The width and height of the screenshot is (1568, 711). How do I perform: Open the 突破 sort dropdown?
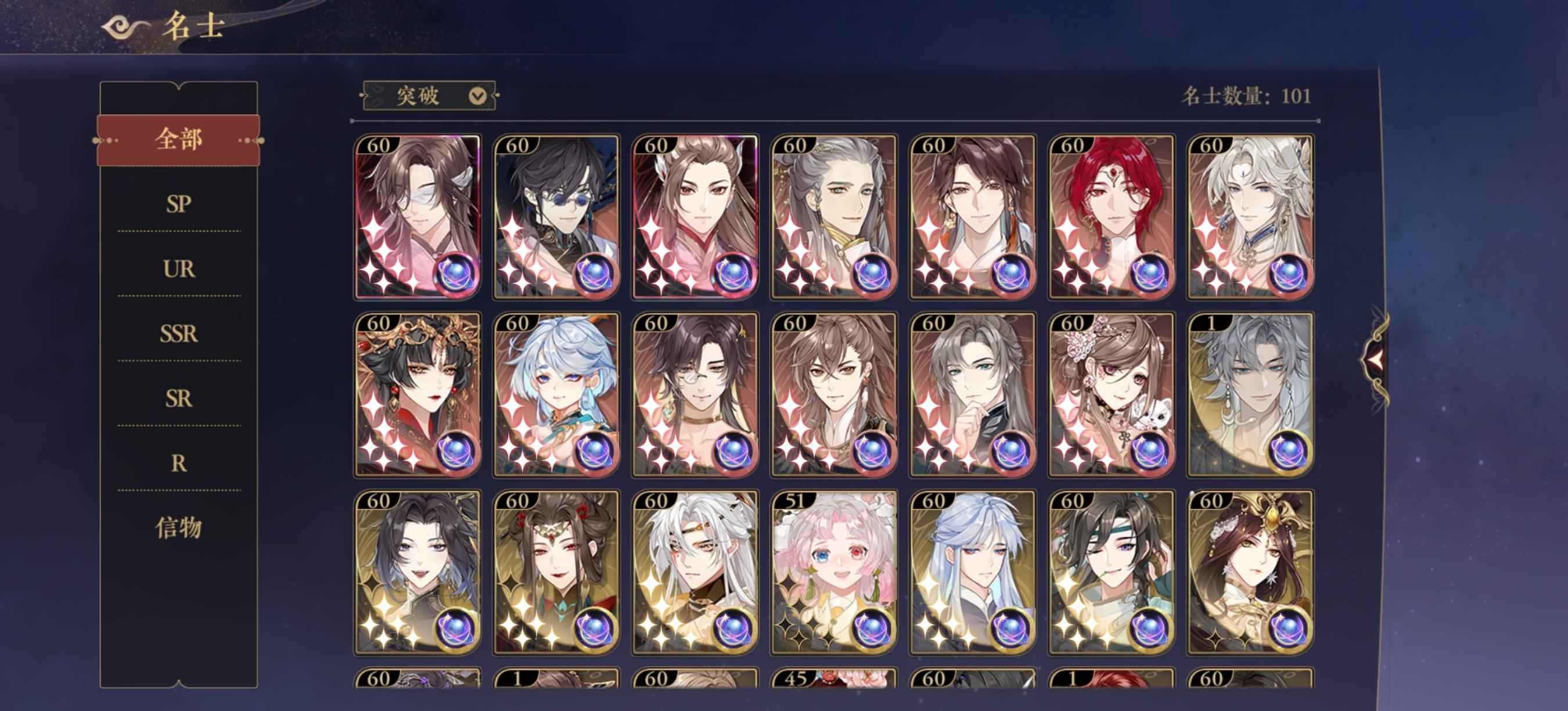tap(430, 96)
